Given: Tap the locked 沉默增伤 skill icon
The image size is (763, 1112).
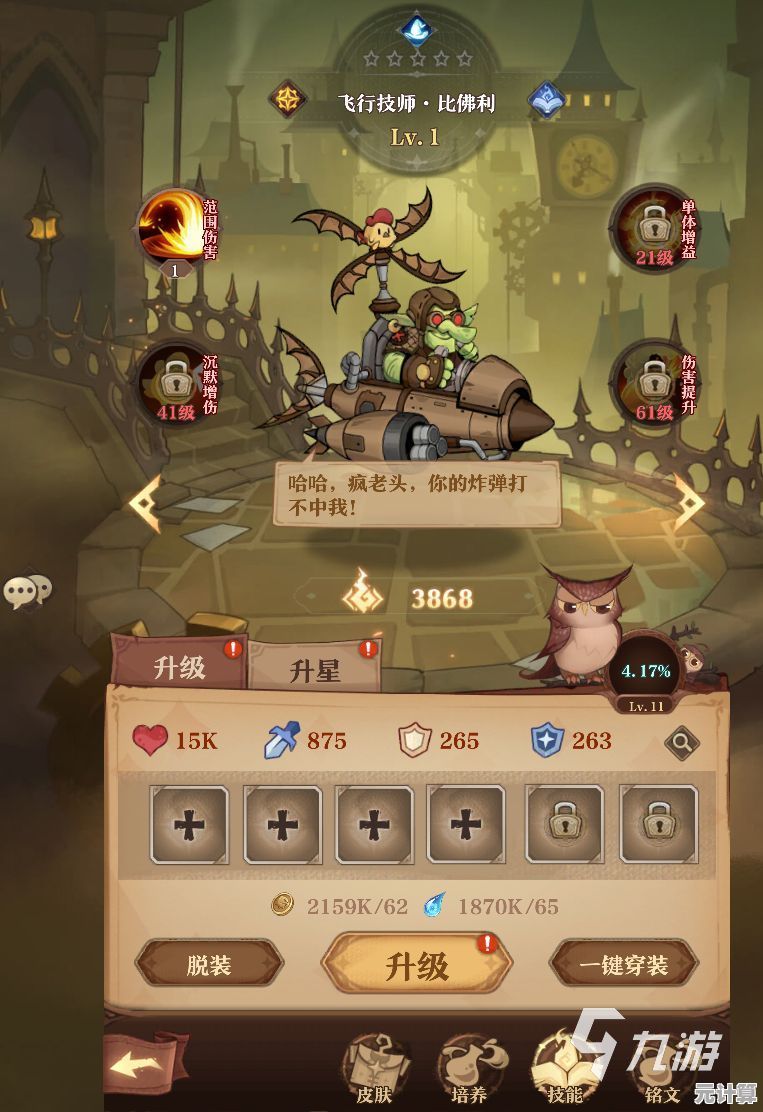Looking at the screenshot, I should [176, 382].
